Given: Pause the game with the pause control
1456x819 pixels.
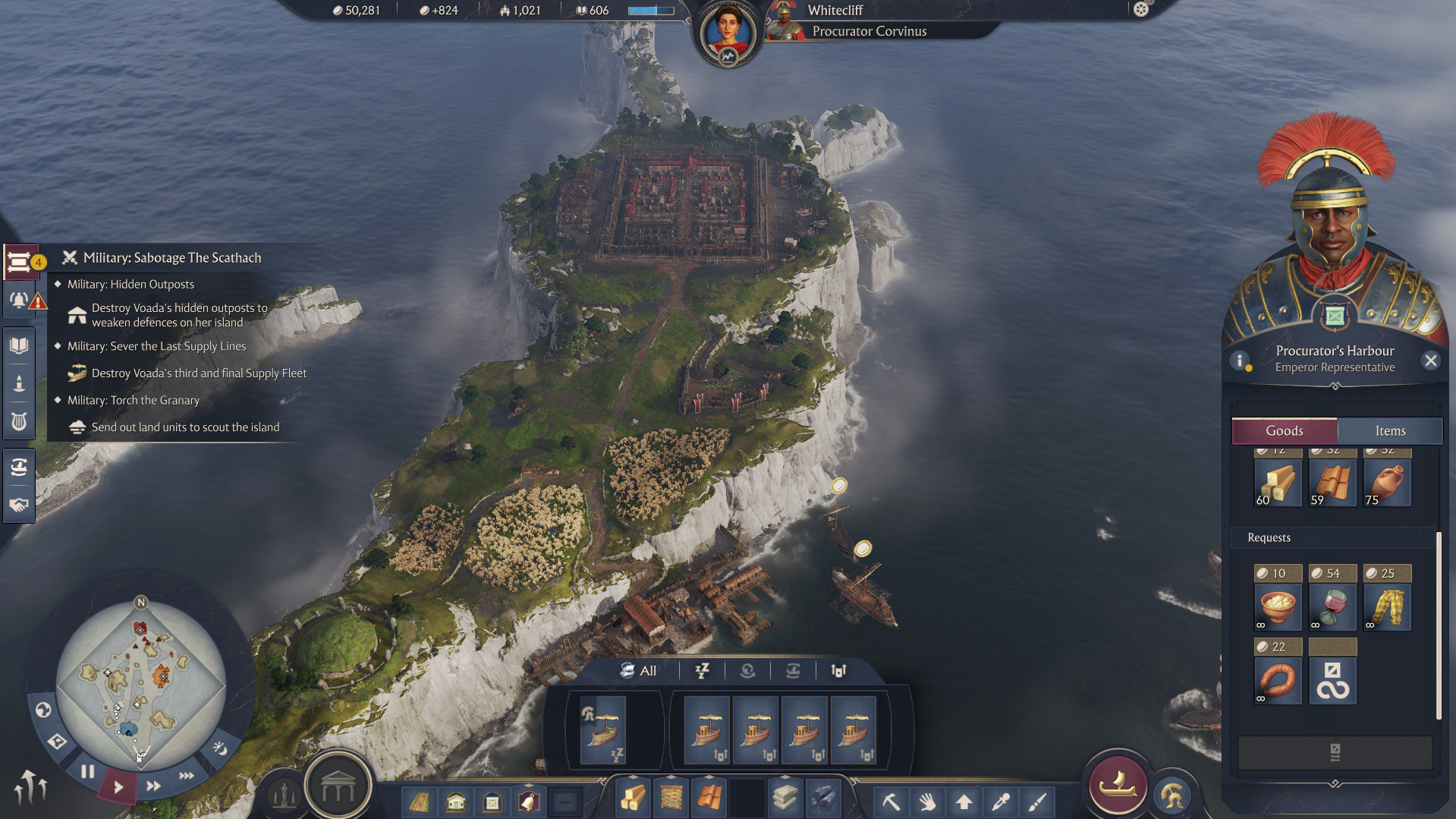Looking at the screenshot, I should coord(89,772).
